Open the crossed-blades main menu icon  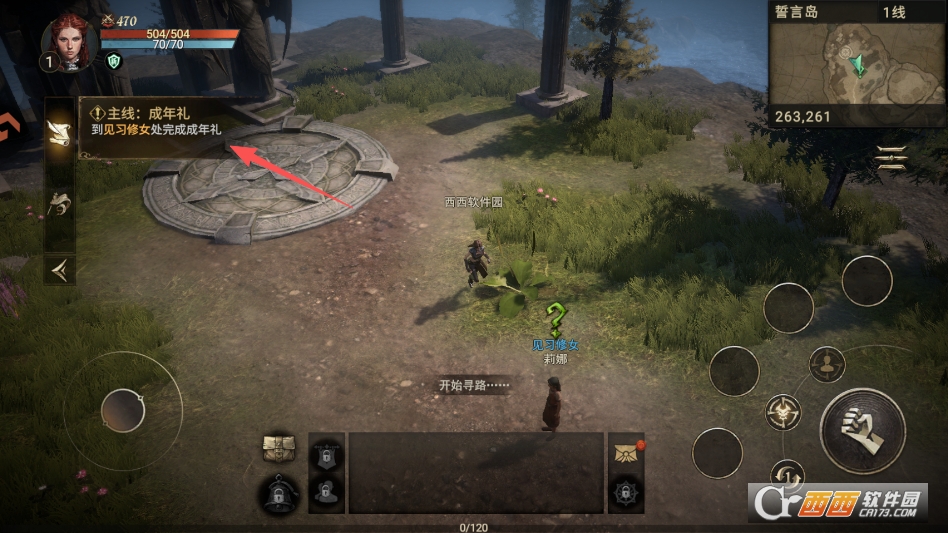point(891,157)
